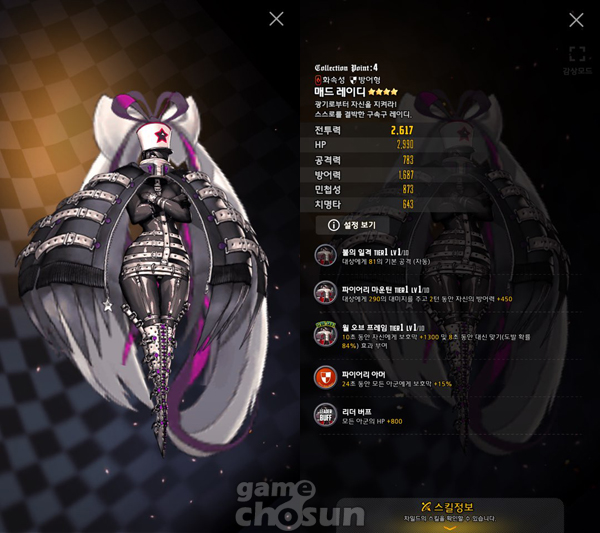Select the Leader Buff icon

(325, 414)
